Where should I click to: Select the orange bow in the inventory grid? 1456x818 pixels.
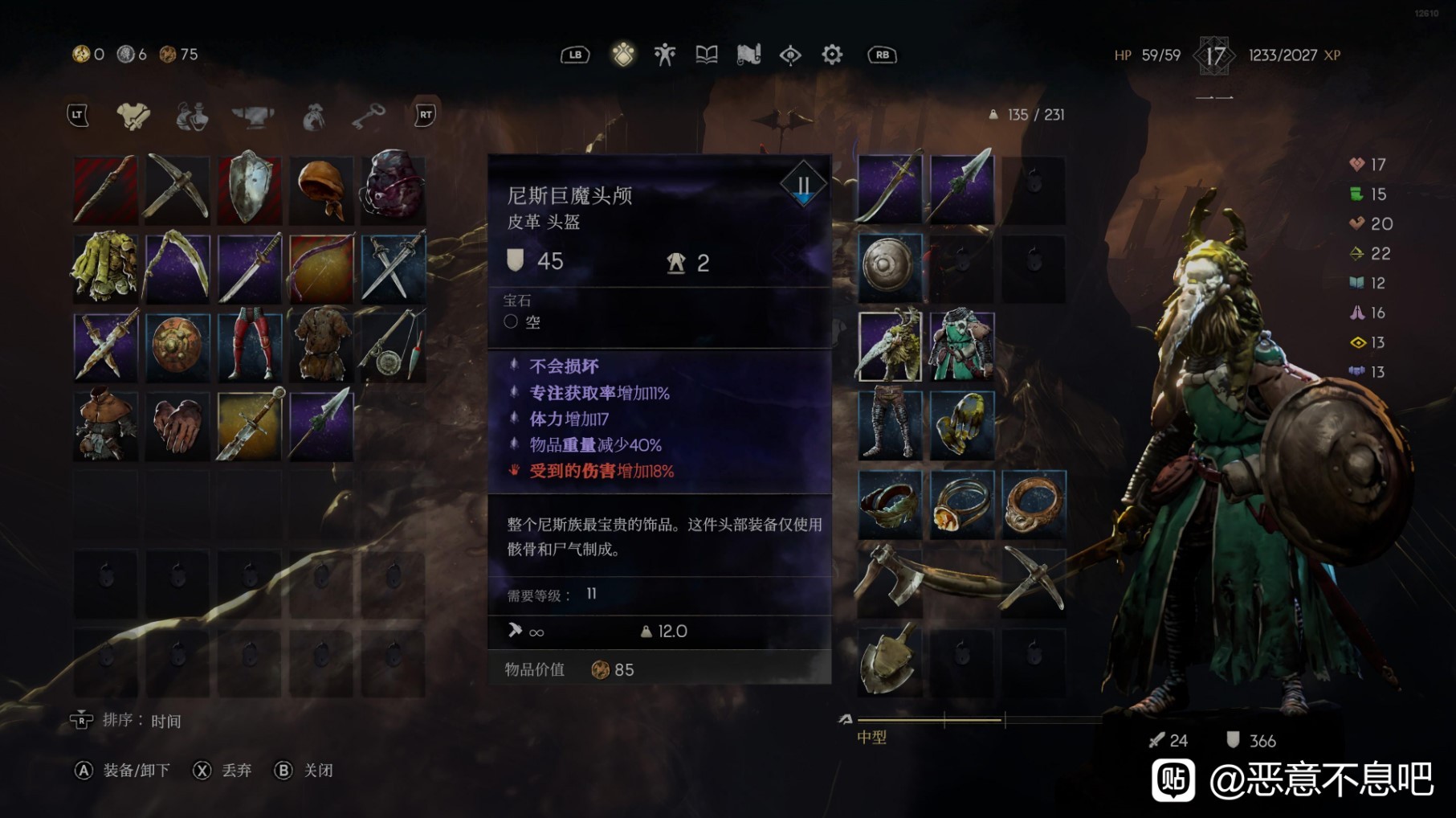tap(320, 268)
